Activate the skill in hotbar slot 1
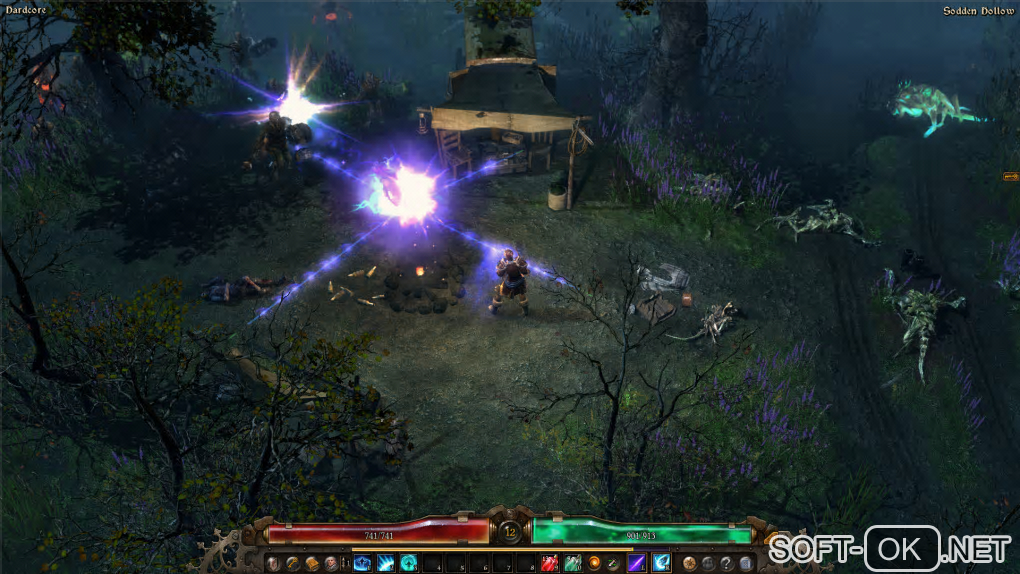 pos(362,563)
